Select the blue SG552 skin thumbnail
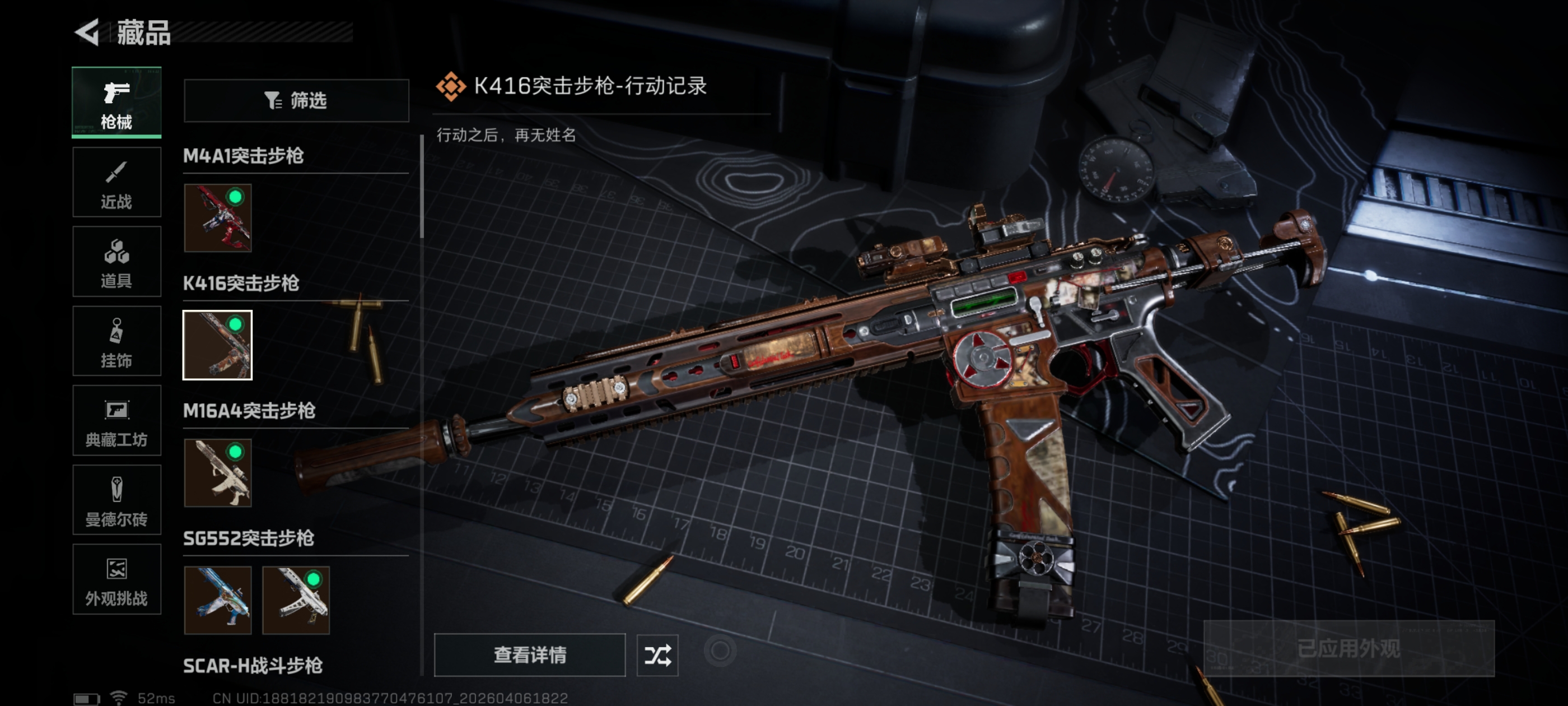The height and width of the screenshot is (706, 1568). [217, 600]
